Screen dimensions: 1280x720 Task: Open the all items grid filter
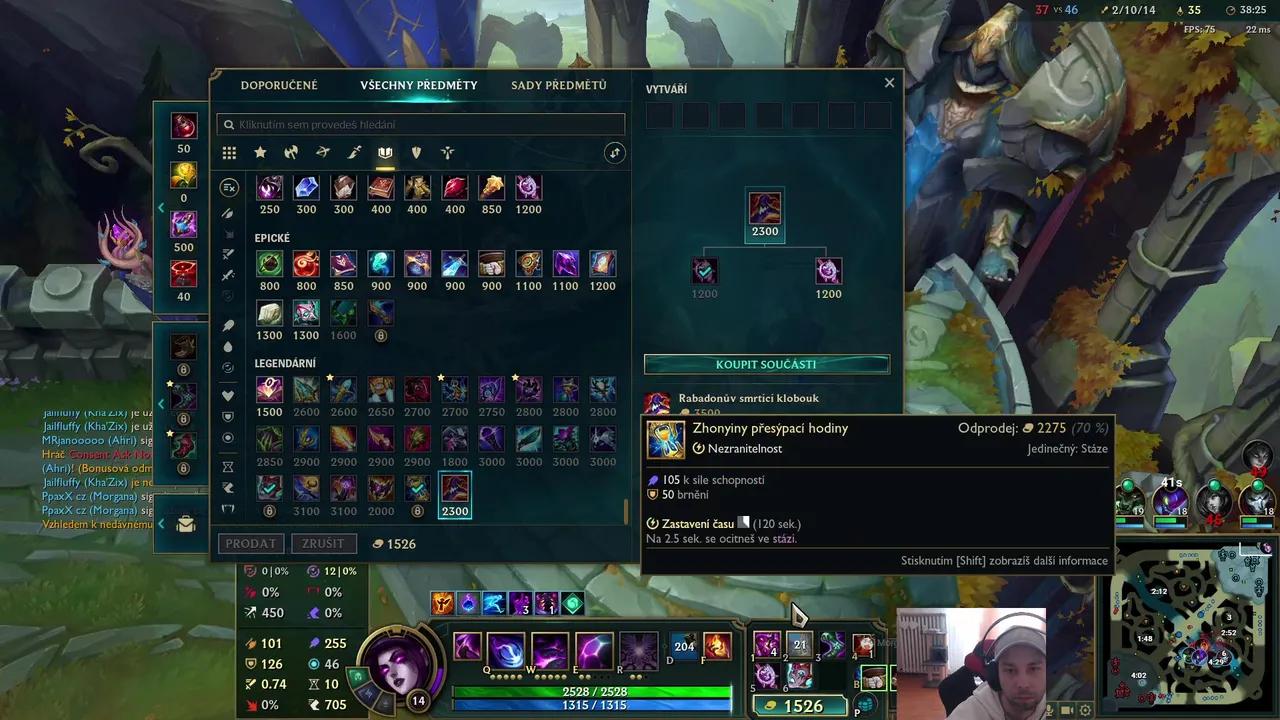click(229, 152)
